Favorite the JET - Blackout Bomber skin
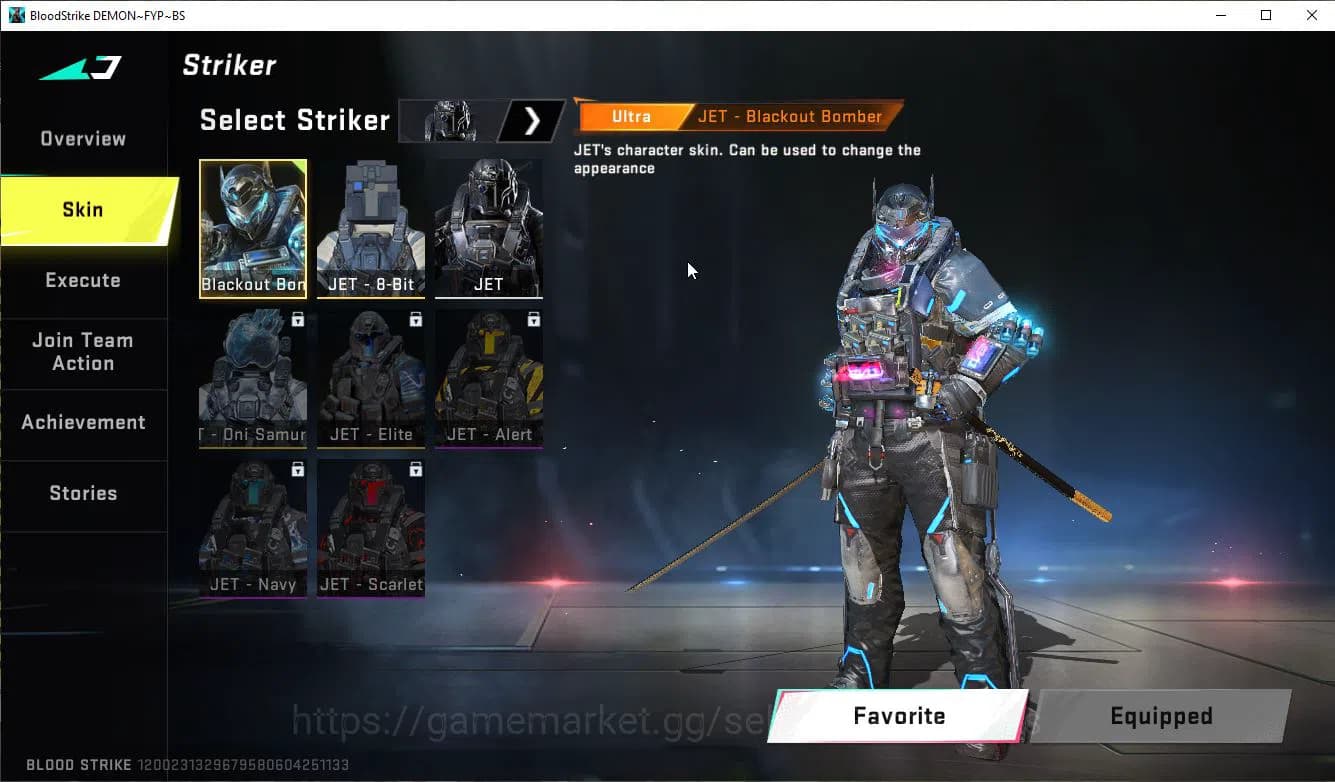Viewport: 1335px width, 782px height. (898, 716)
